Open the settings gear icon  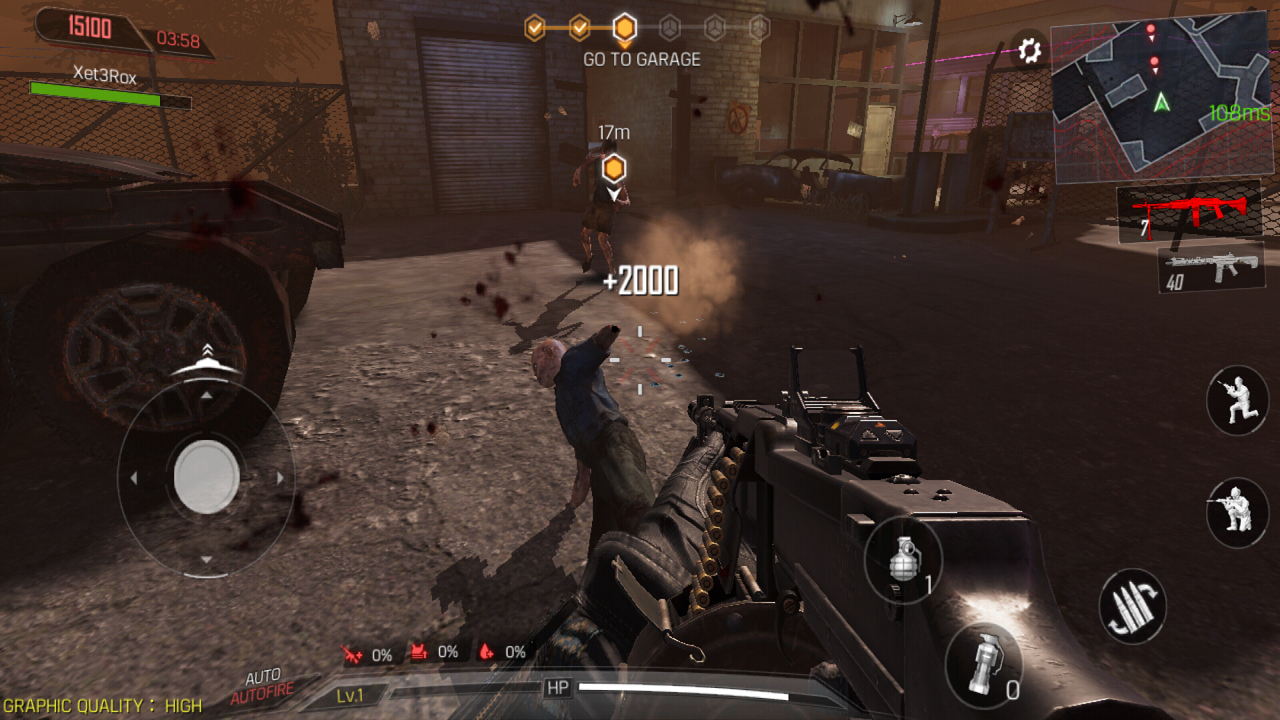coord(1029,50)
